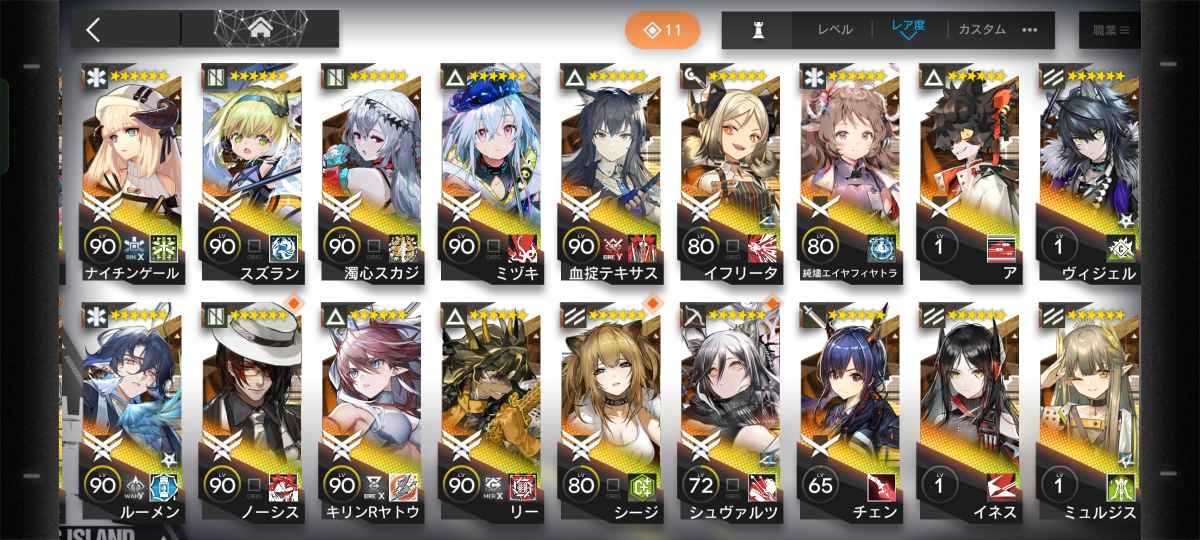The image size is (1200, 540).
Task: Choose the 濁心スカジ card
Action: point(372,170)
